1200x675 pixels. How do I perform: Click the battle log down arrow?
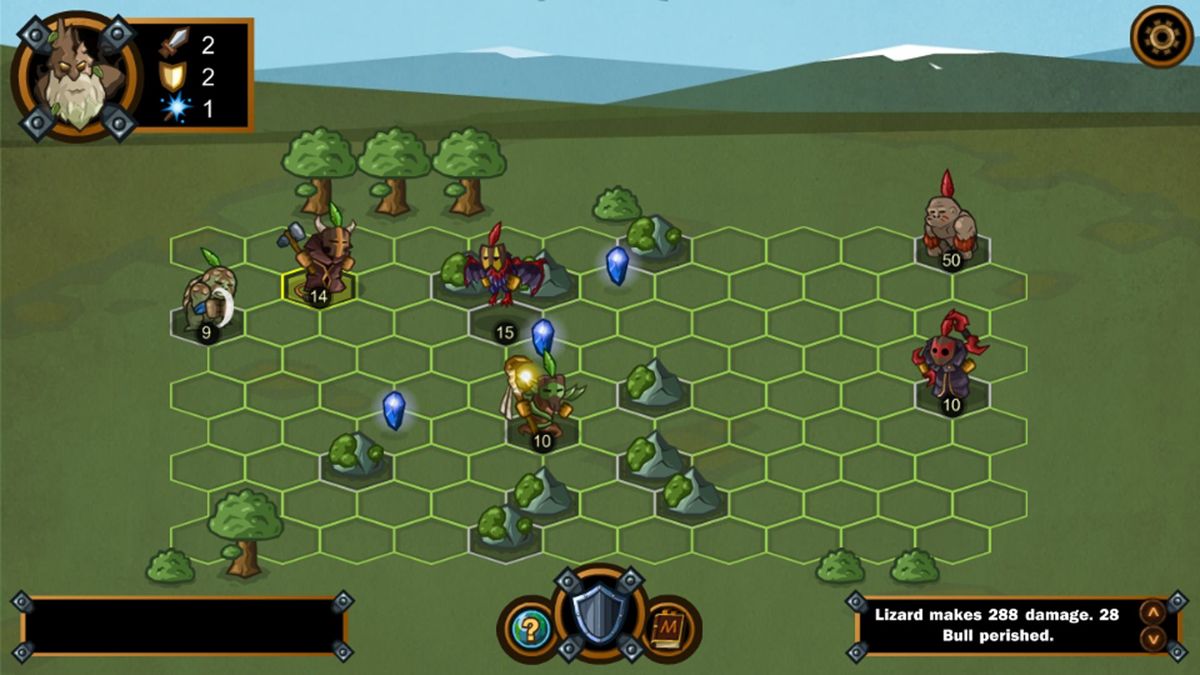pyautogui.click(x=1152, y=638)
